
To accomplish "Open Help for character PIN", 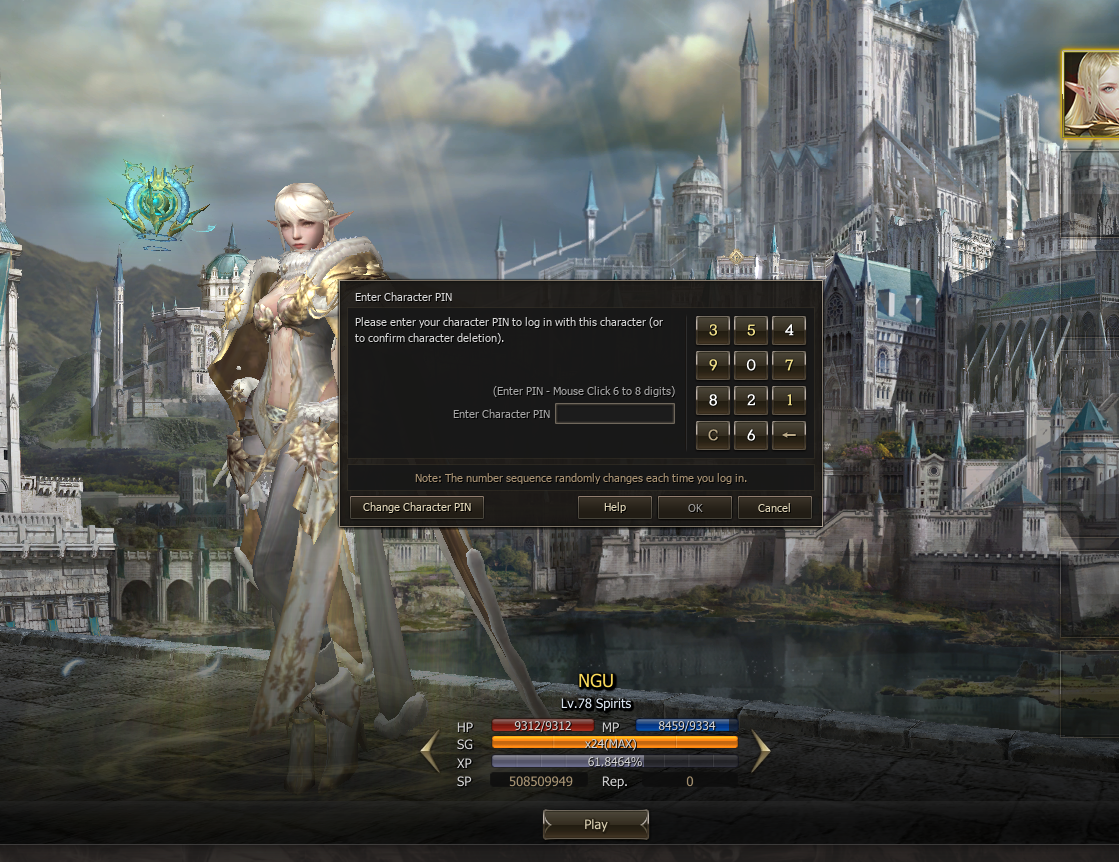I will coord(615,507).
